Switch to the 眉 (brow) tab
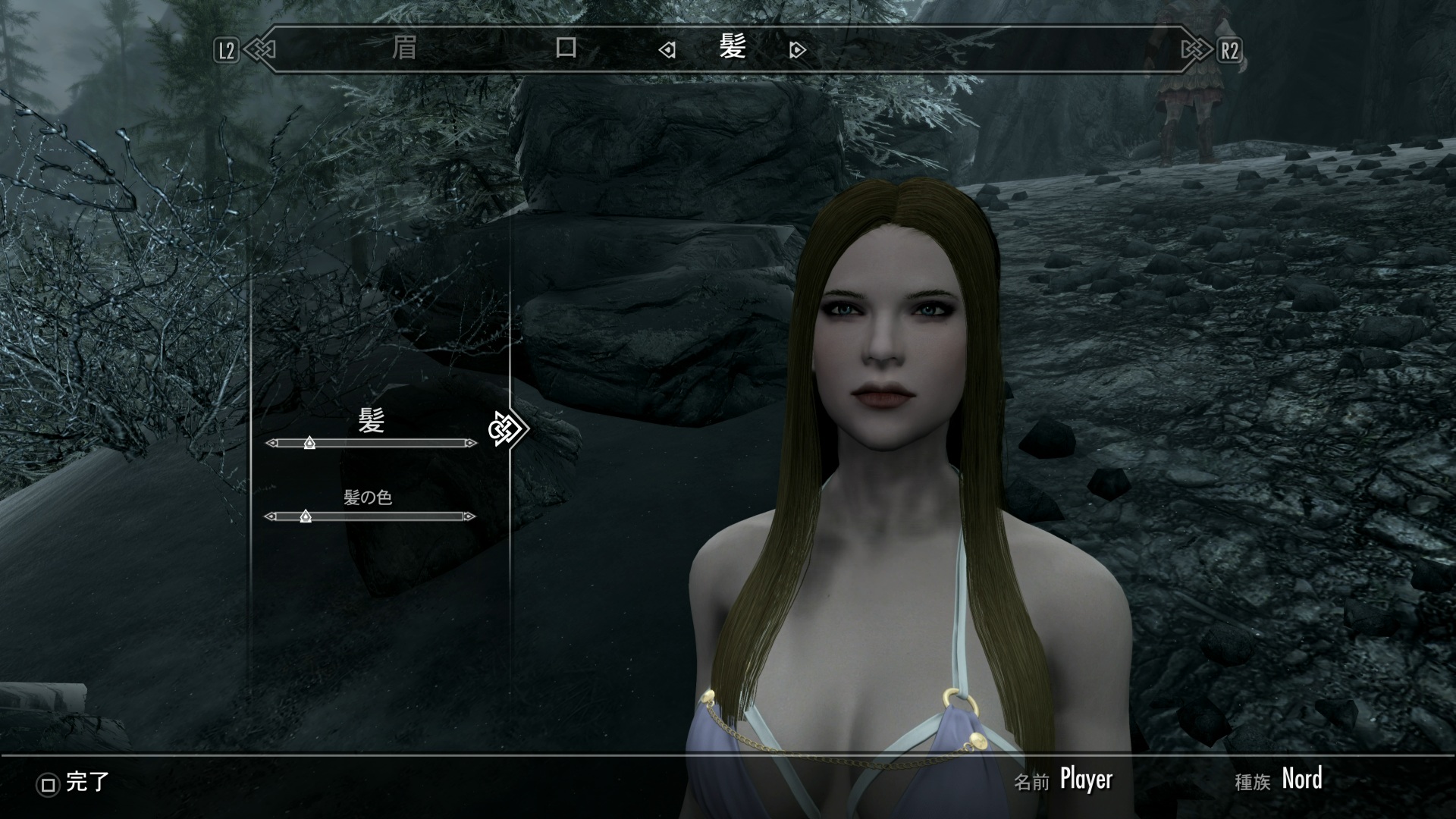 tap(404, 49)
